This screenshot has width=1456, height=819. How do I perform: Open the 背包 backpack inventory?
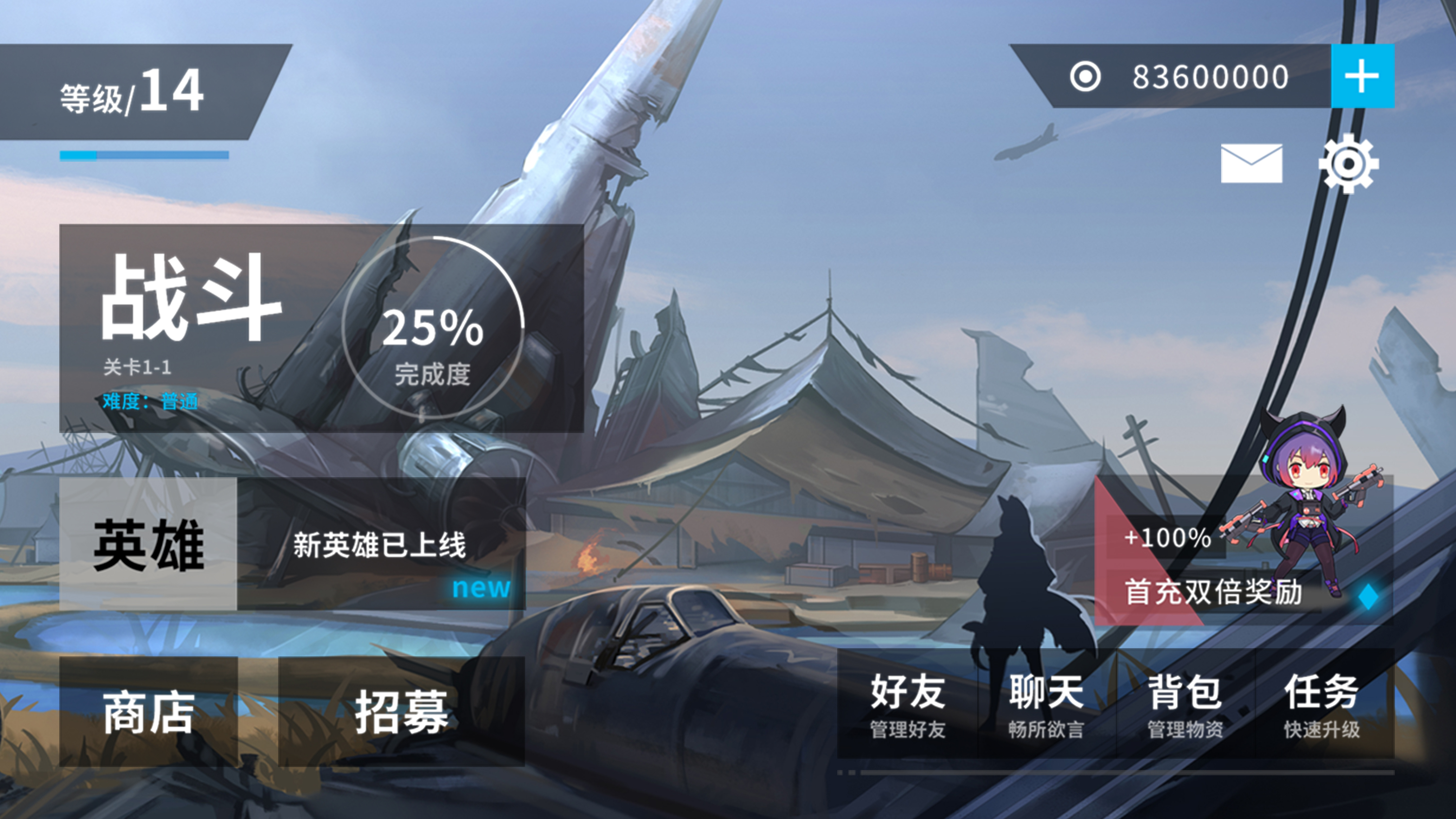coord(1185,703)
